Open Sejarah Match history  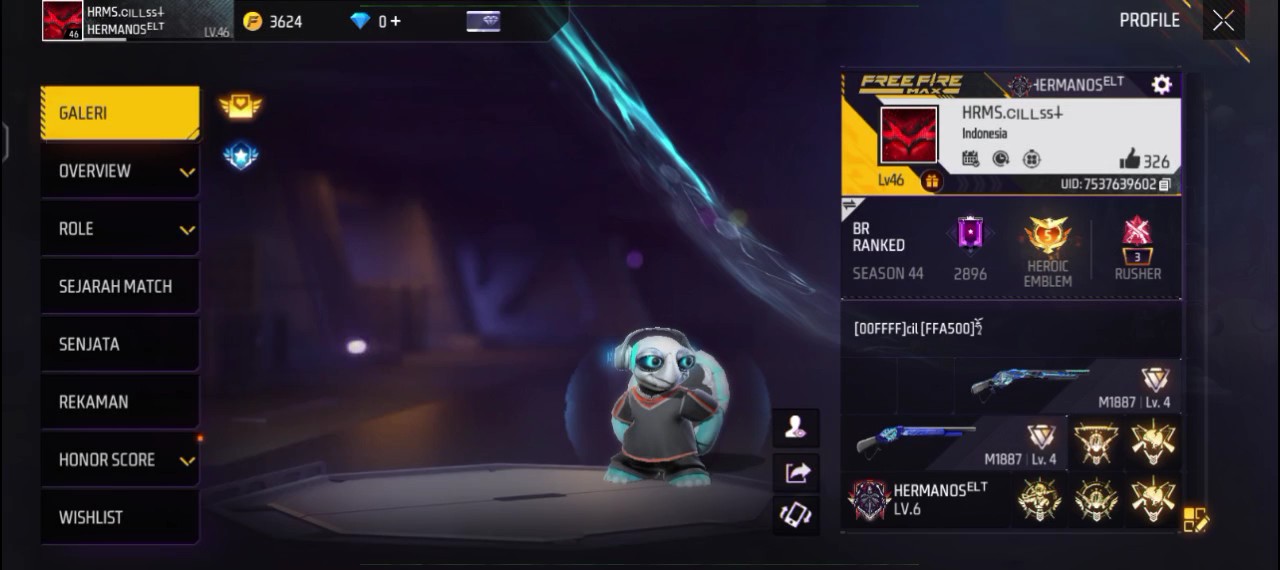click(x=120, y=287)
